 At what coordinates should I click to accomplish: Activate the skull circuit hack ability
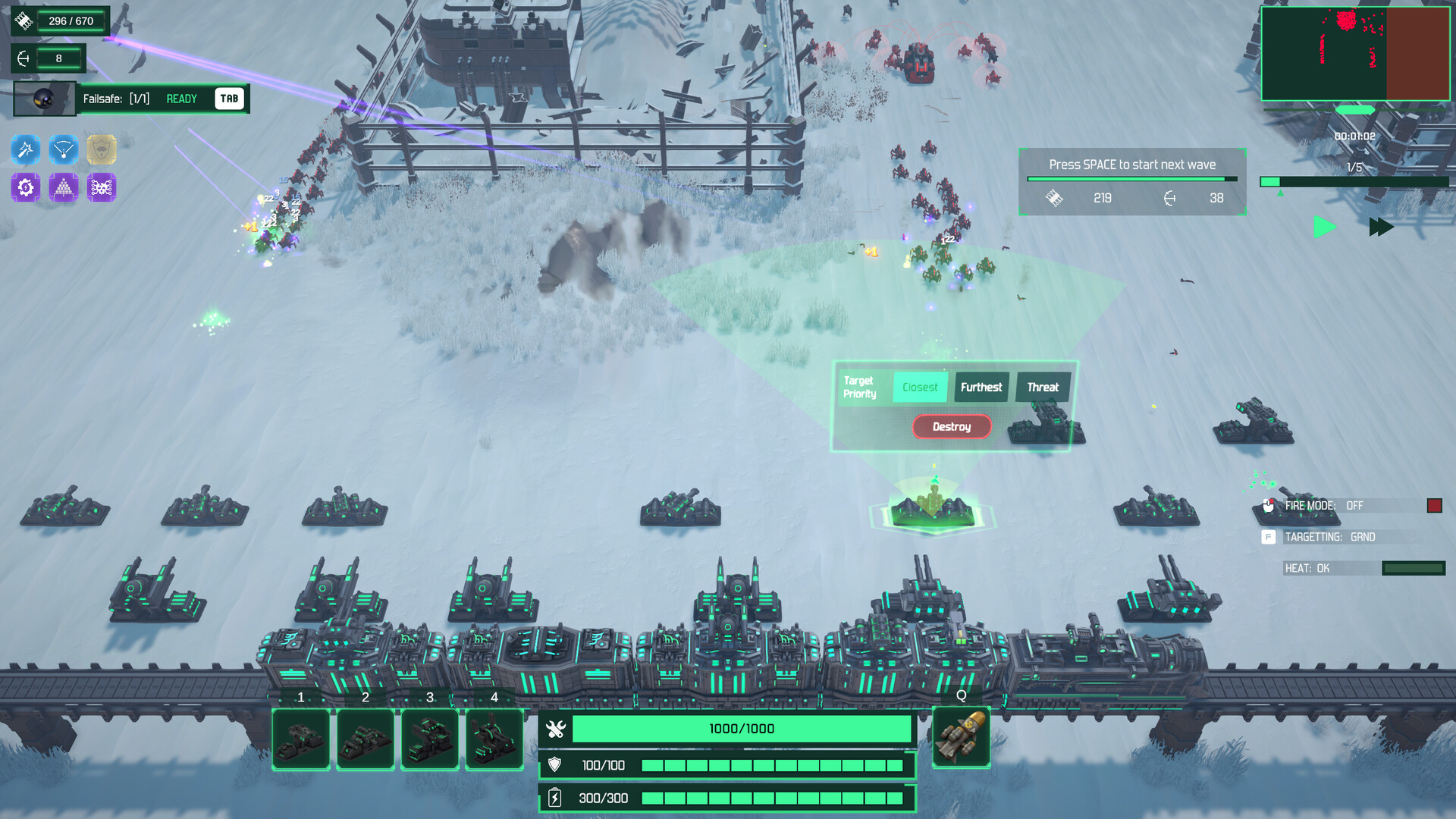coord(102,187)
